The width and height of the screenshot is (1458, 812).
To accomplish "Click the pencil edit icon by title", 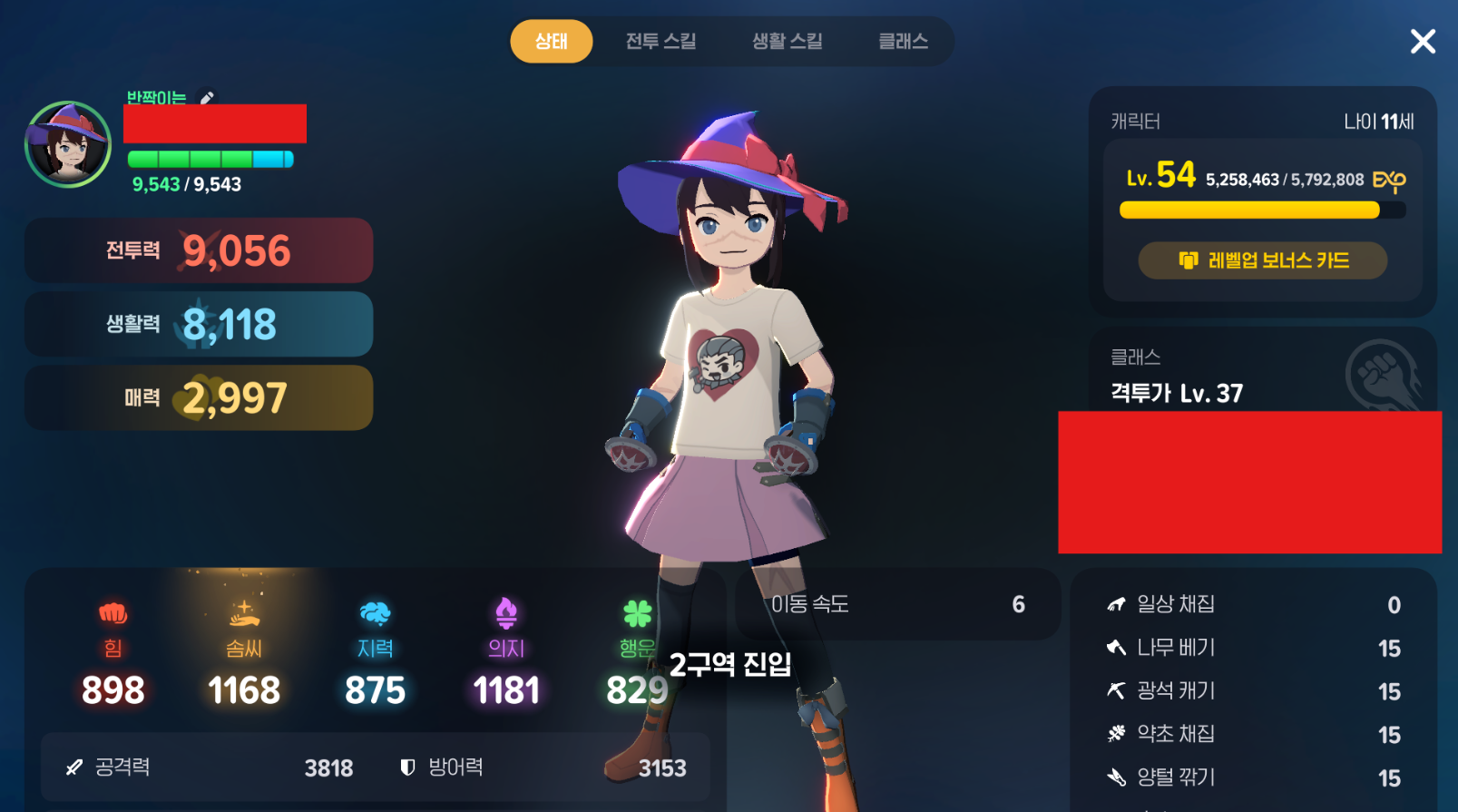I will click(x=208, y=98).
